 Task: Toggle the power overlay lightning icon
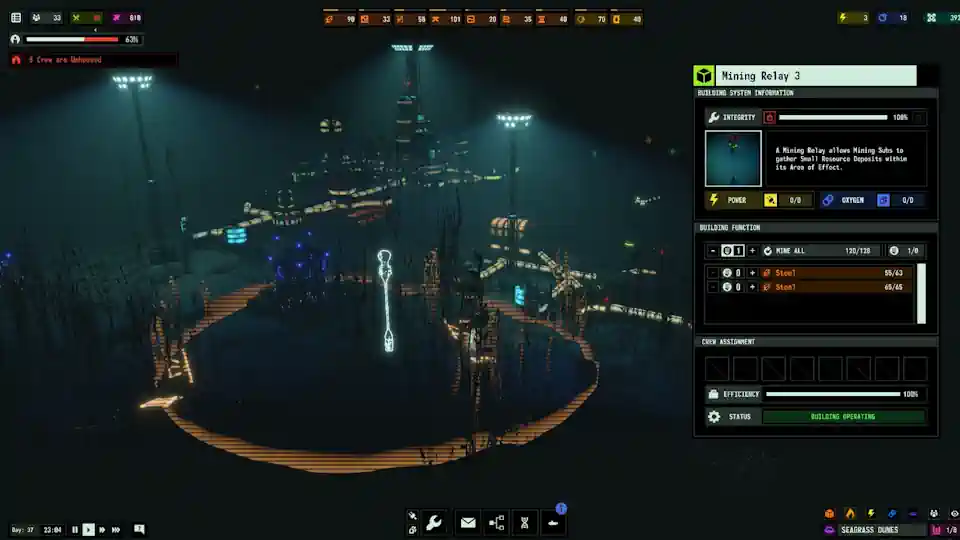871,513
